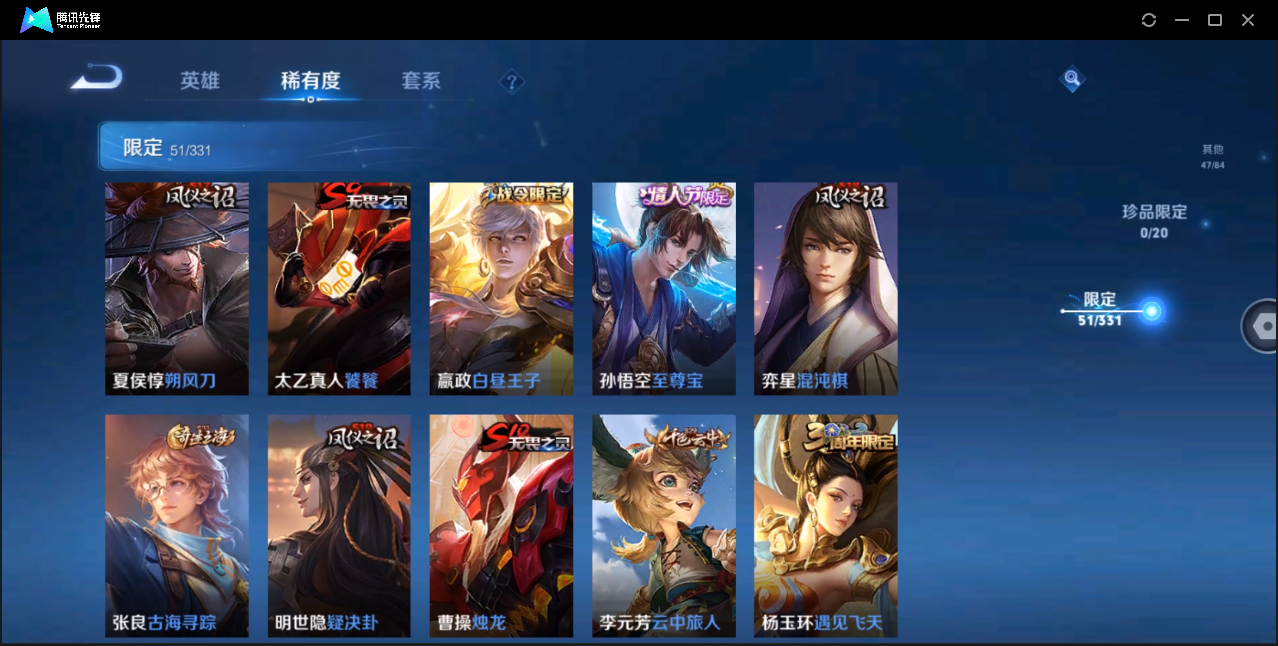Maximize the Tencent Pioneer window
Image resolution: width=1278 pixels, height=646 pixels.
pos(1215,20)
